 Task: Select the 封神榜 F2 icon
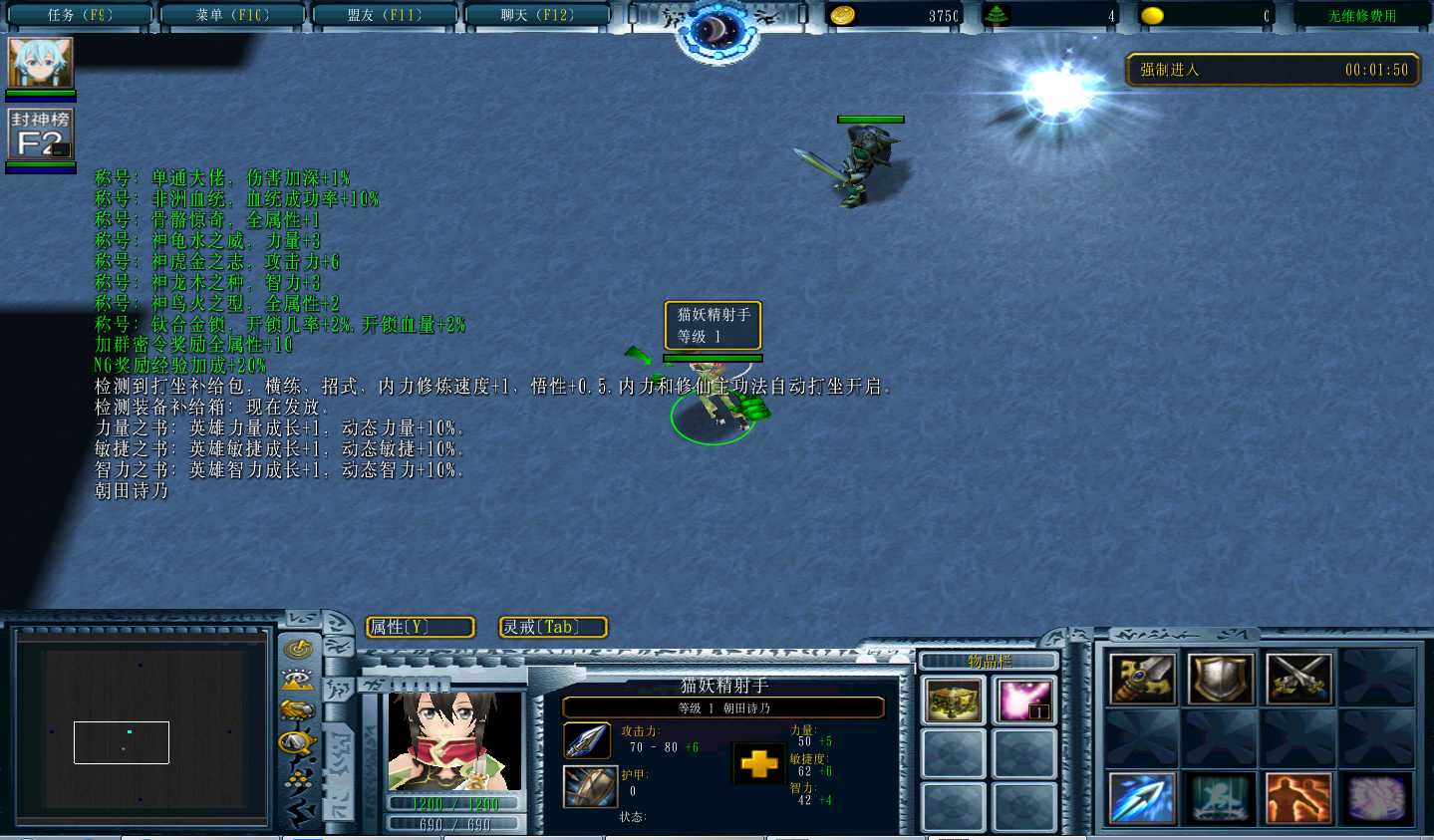pyautogui.click(x=41, y=135)
